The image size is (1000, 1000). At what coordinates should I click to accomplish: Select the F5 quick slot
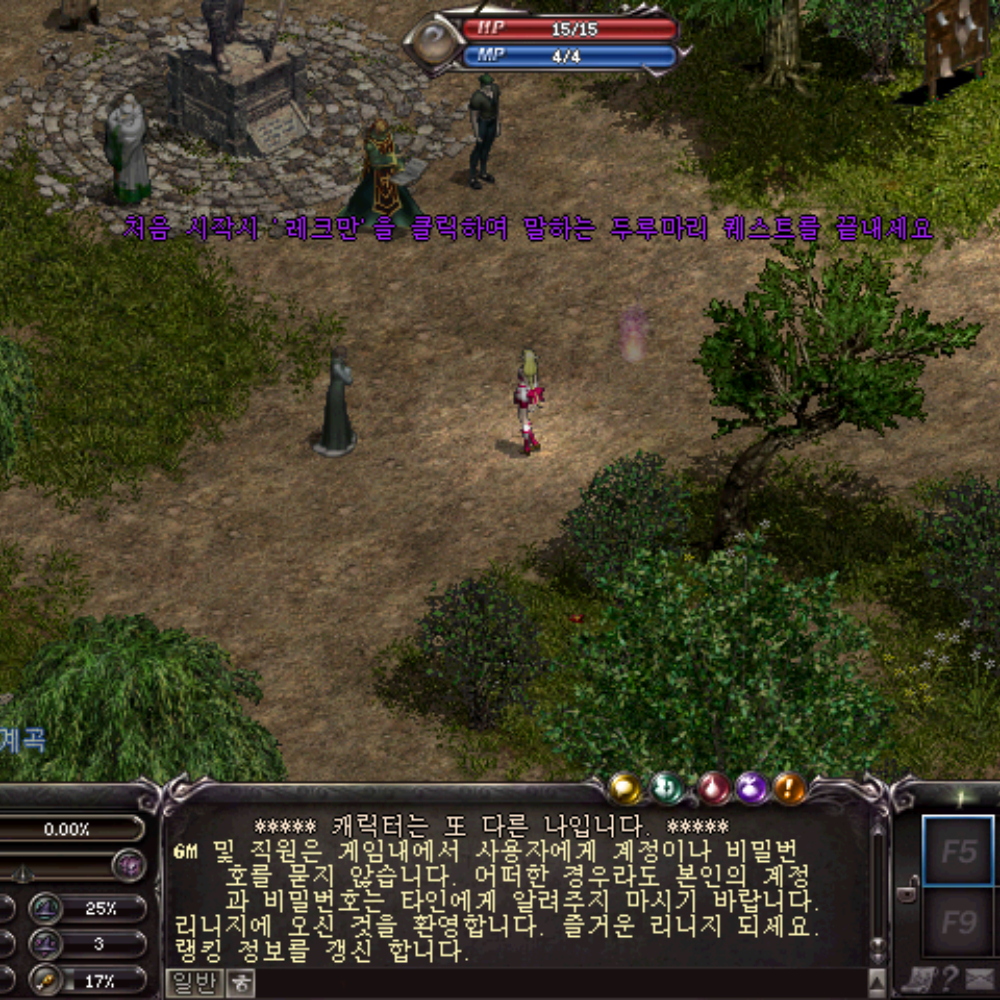pyautogui.click(x=958, y=850)
